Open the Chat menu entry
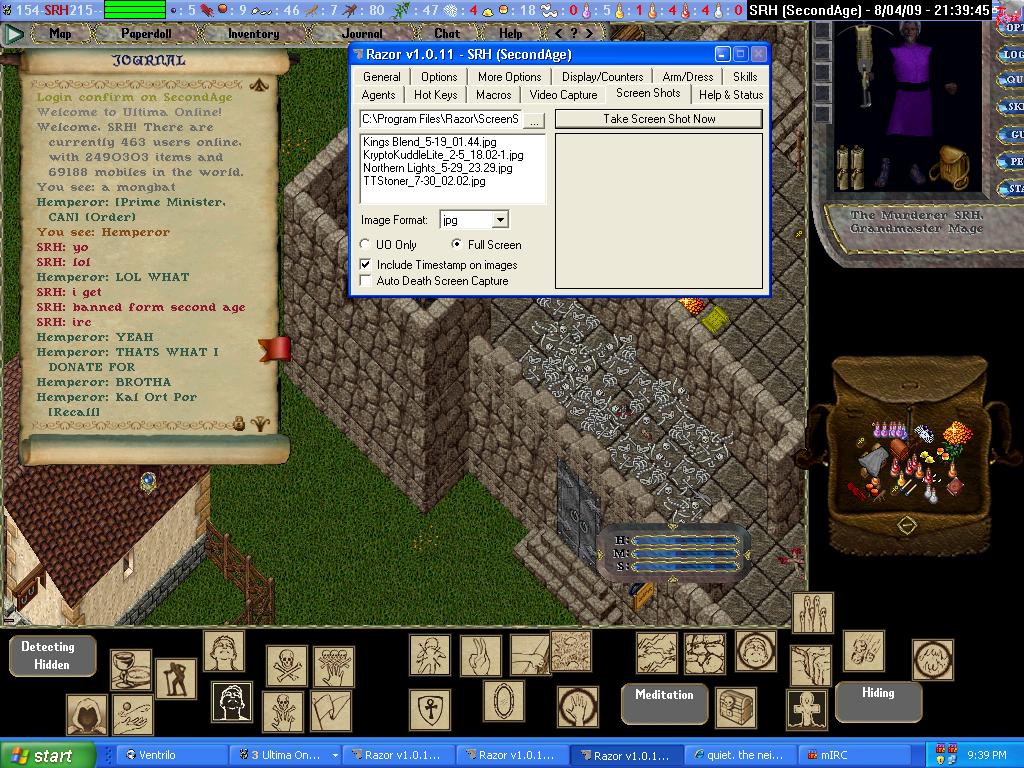 pos(447,33)
